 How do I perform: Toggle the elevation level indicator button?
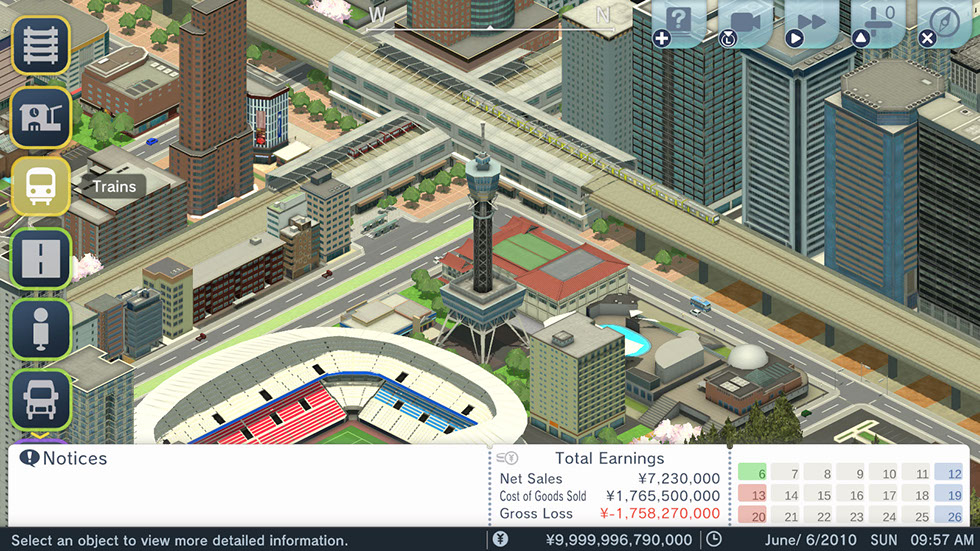pos(878,23)
